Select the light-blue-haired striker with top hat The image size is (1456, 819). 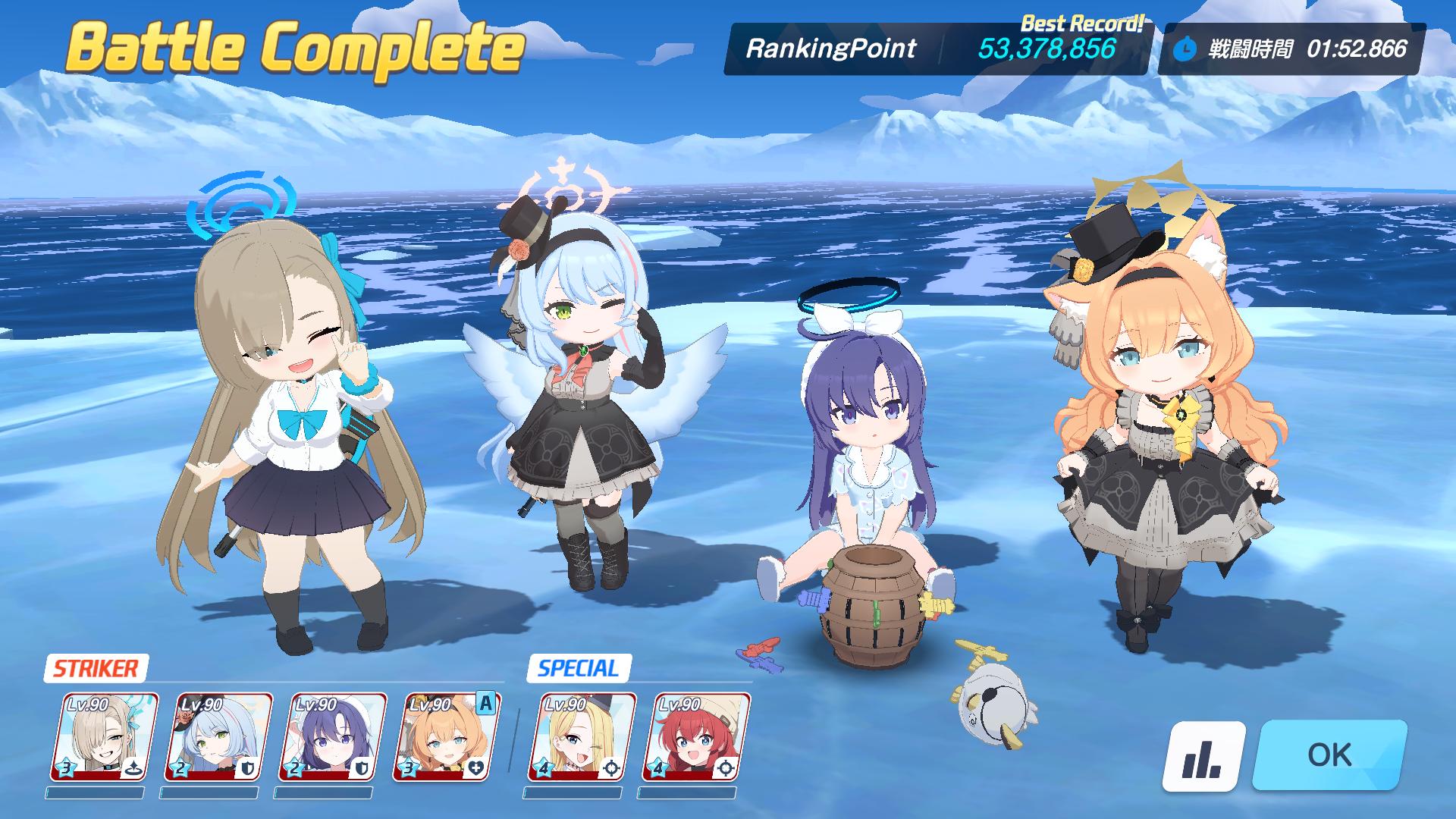(x=218, y=736)
